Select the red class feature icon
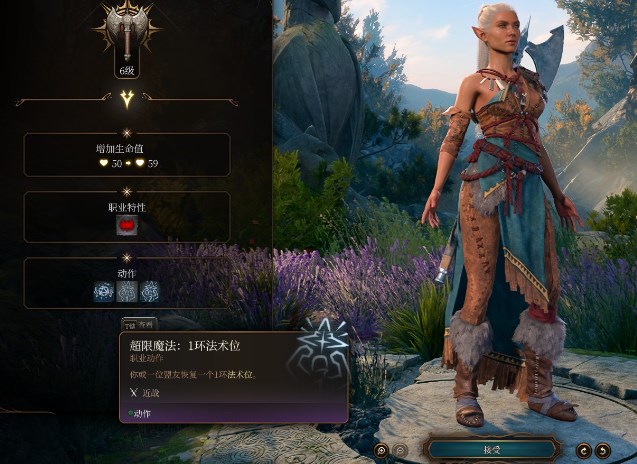Screen dimensions: 637x464 point(127,224)
